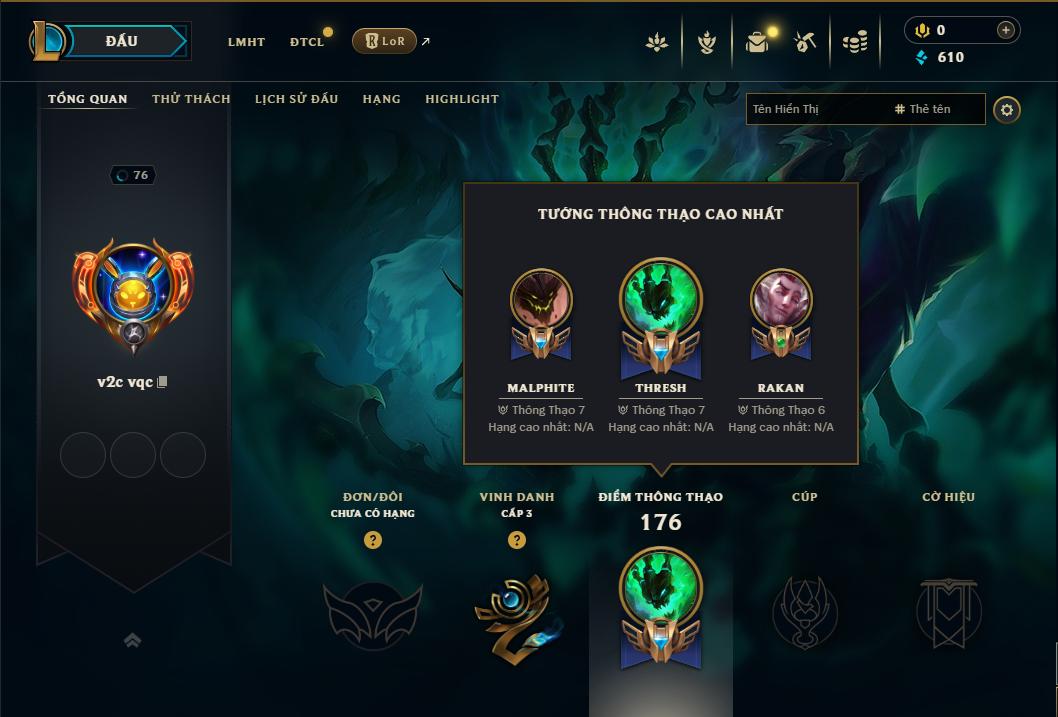Click the VINH DANH honor emblem
The image size is (1058, 717).
pyautogui.click(x=516, y=613)
